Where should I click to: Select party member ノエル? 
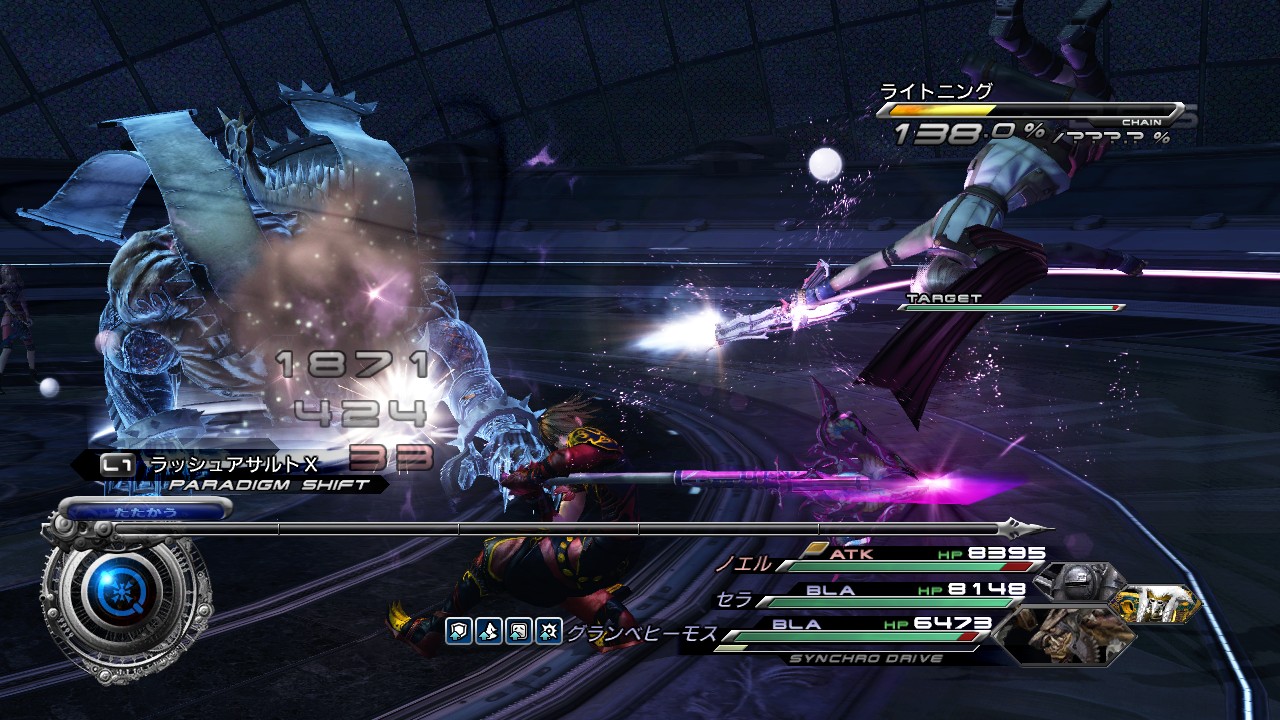coord(743,563)
